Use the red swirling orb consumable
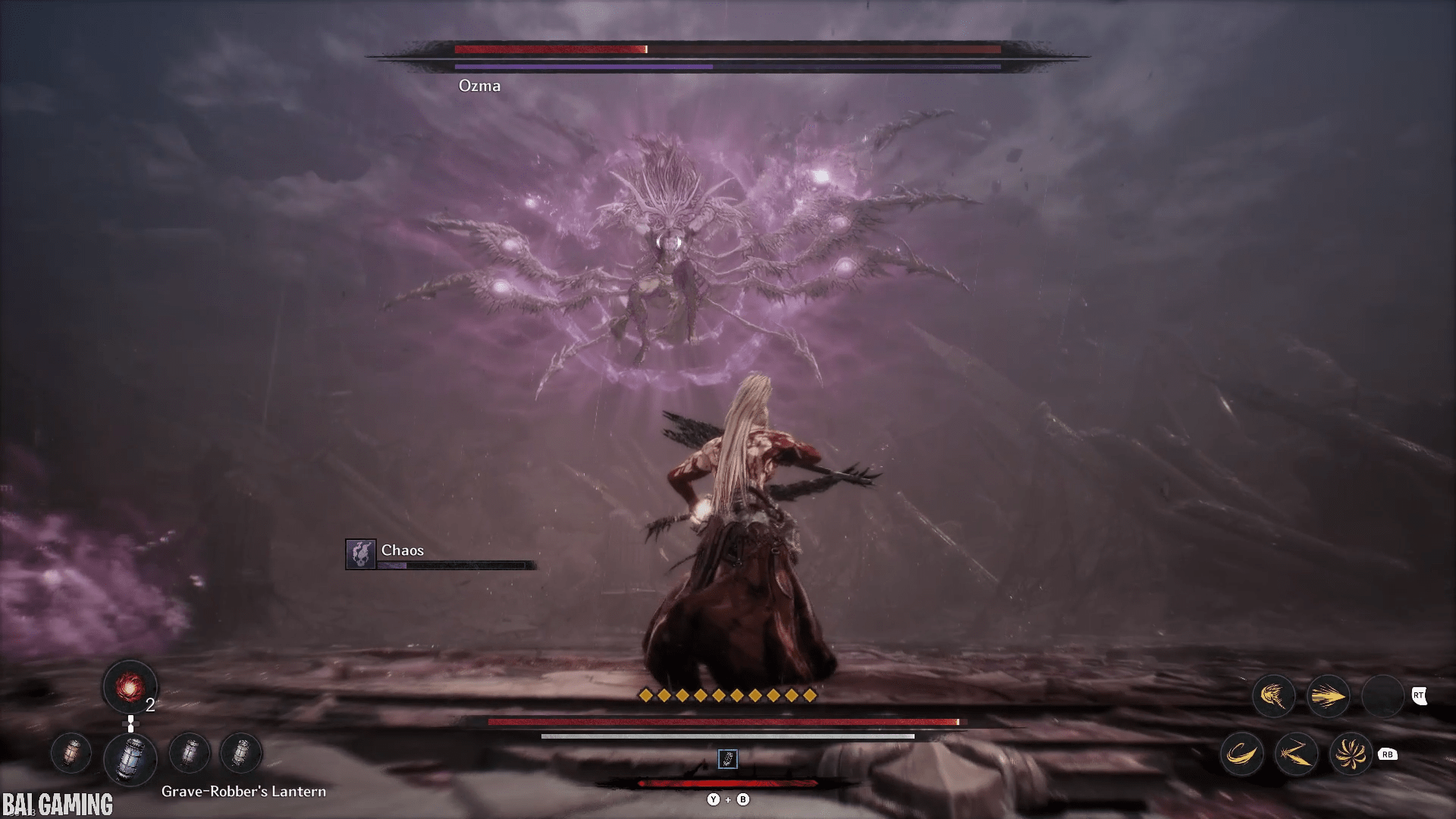 pyautogui.click(x=130, y=687)
